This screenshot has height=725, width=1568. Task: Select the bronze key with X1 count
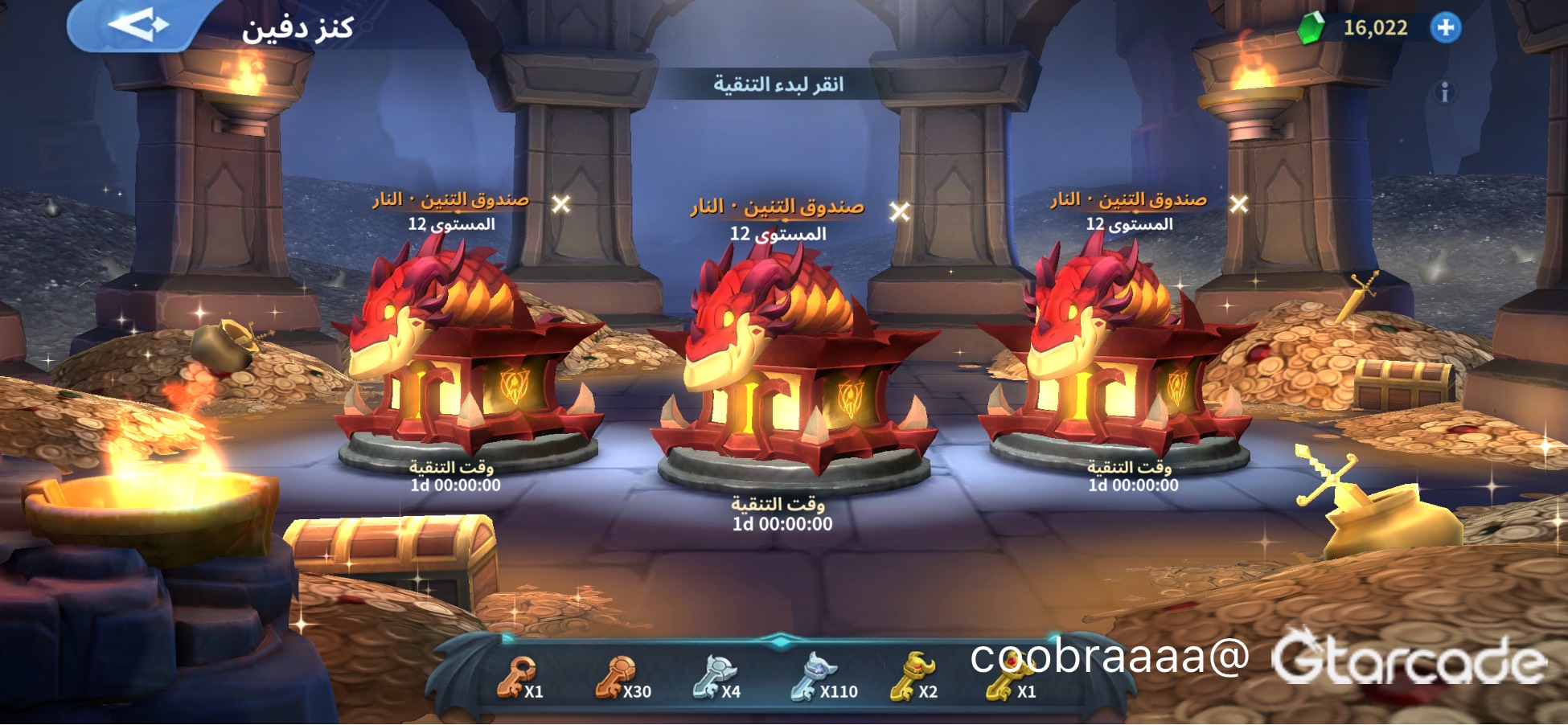(x=517, y=679)
